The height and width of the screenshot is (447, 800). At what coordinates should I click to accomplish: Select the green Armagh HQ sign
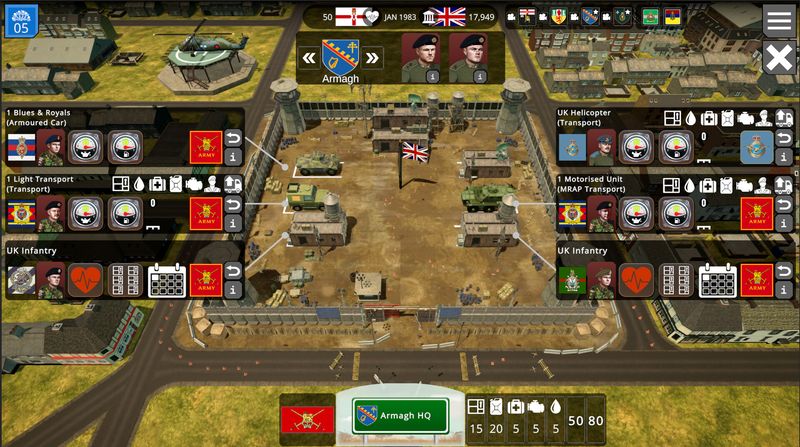click(398, 416)
